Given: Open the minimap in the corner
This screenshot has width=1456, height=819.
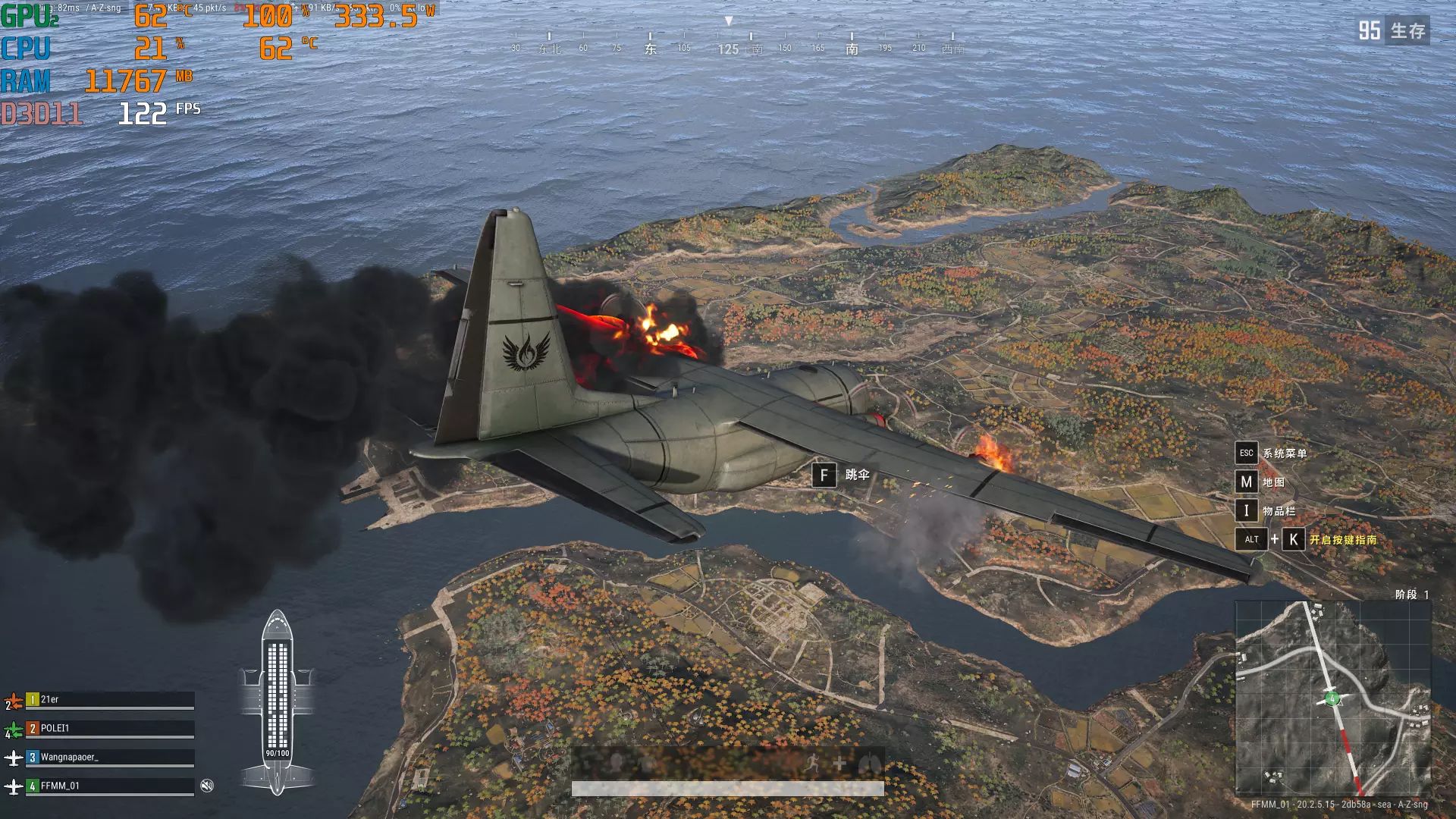Looking at the screenshot, I should (x=1332, y=698).
